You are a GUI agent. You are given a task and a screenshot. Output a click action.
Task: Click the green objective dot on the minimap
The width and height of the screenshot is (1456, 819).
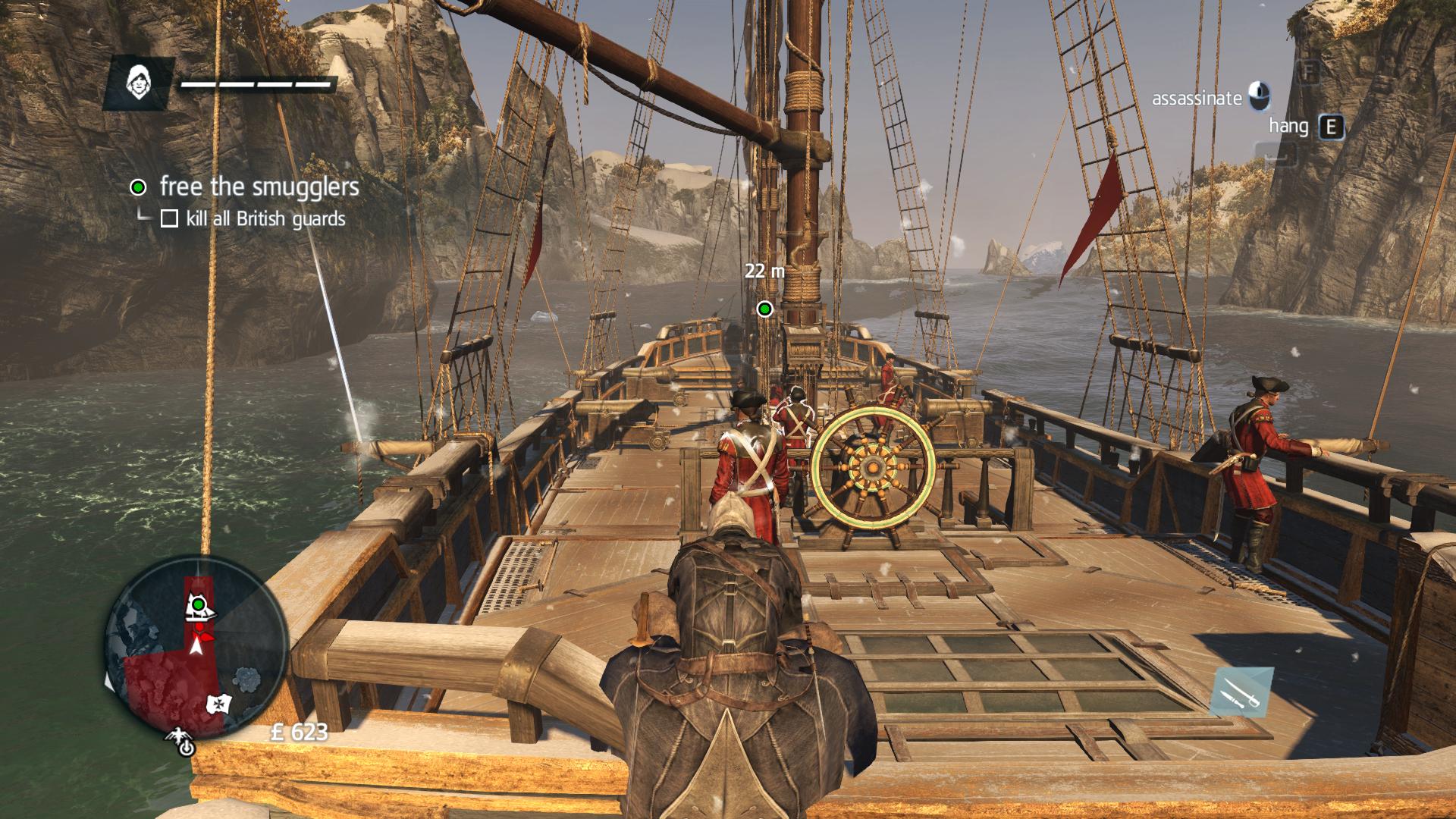click(x=199, y=604)
